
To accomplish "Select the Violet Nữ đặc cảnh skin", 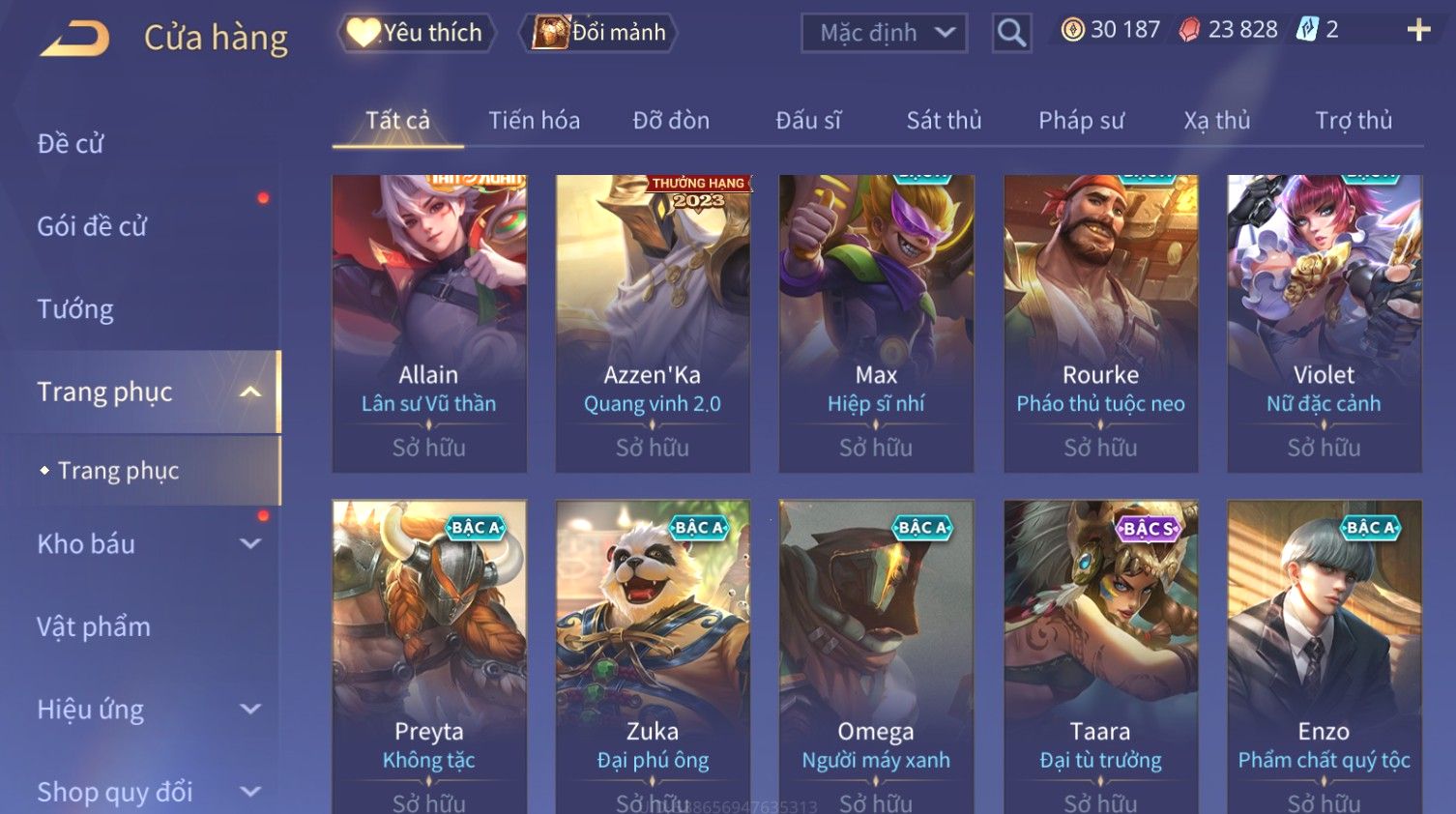I will coord(1324,323).
